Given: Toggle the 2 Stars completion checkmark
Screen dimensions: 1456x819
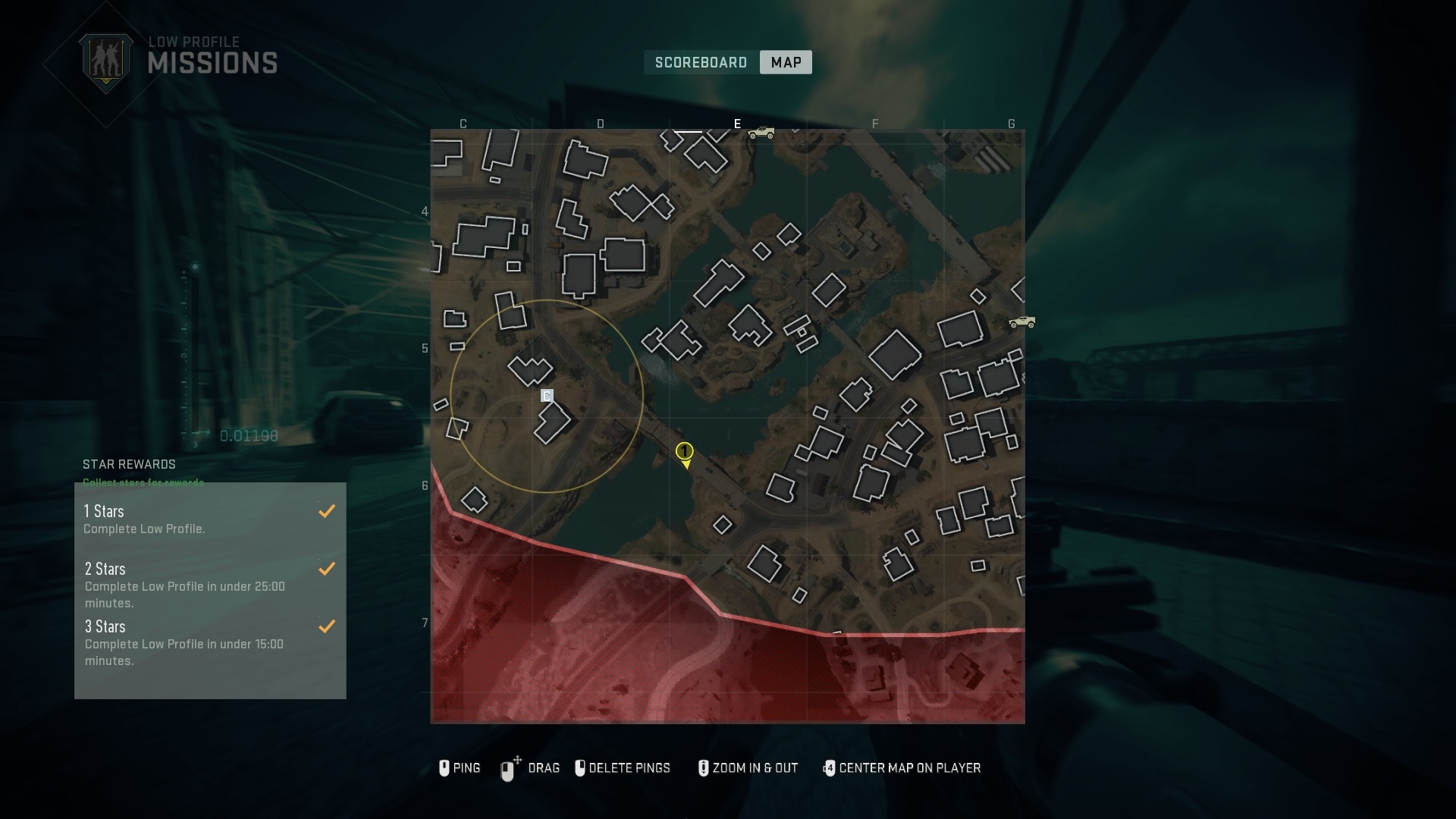Looking at the screenshot, I should coord(327,569).
